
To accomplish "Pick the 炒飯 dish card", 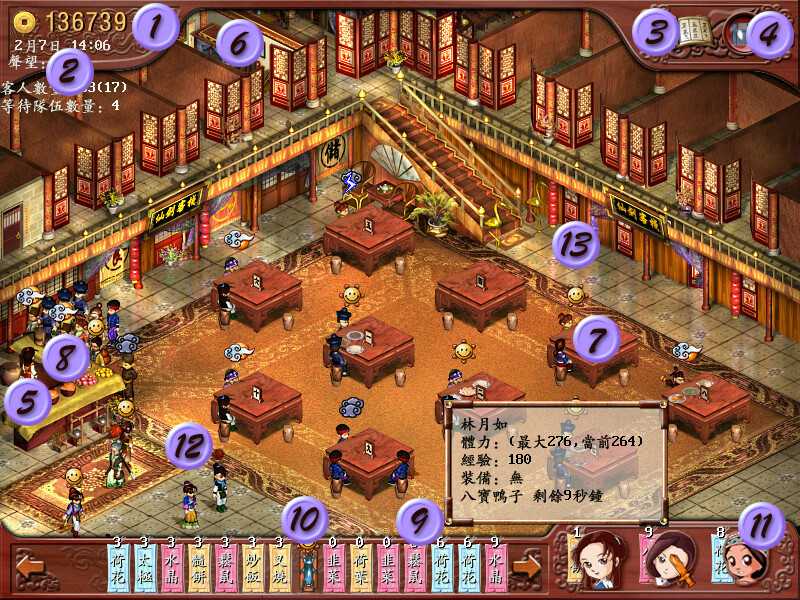I will (x=253, y=568).
